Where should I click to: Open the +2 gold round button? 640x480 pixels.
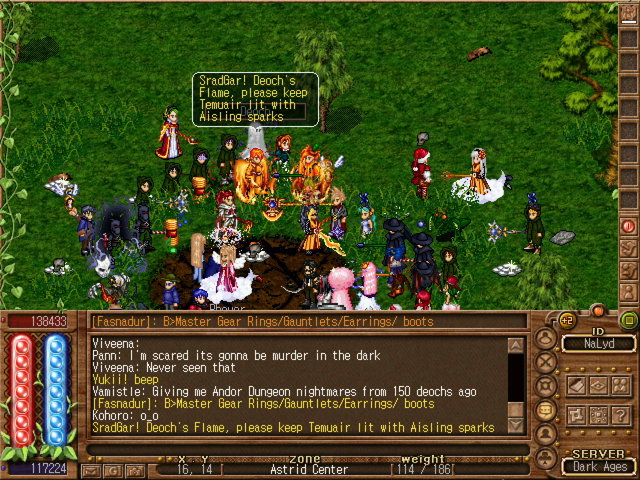(x=567, y=320)
